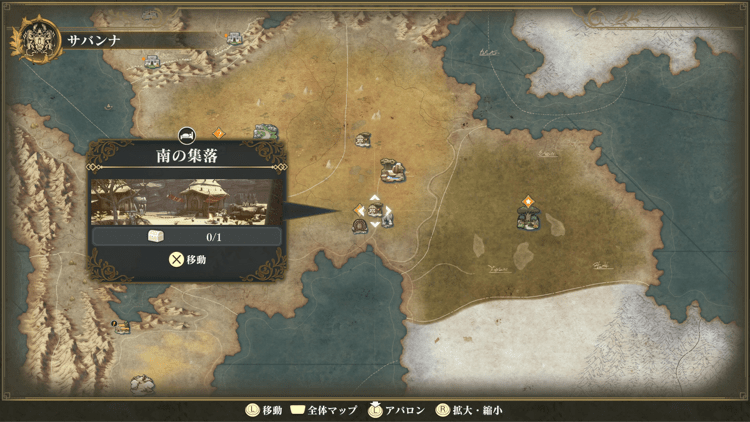Select the 移動 travel option in the popup
This screenshot has height=422, width=750.
pyautogui.click(x=187, y=259)
